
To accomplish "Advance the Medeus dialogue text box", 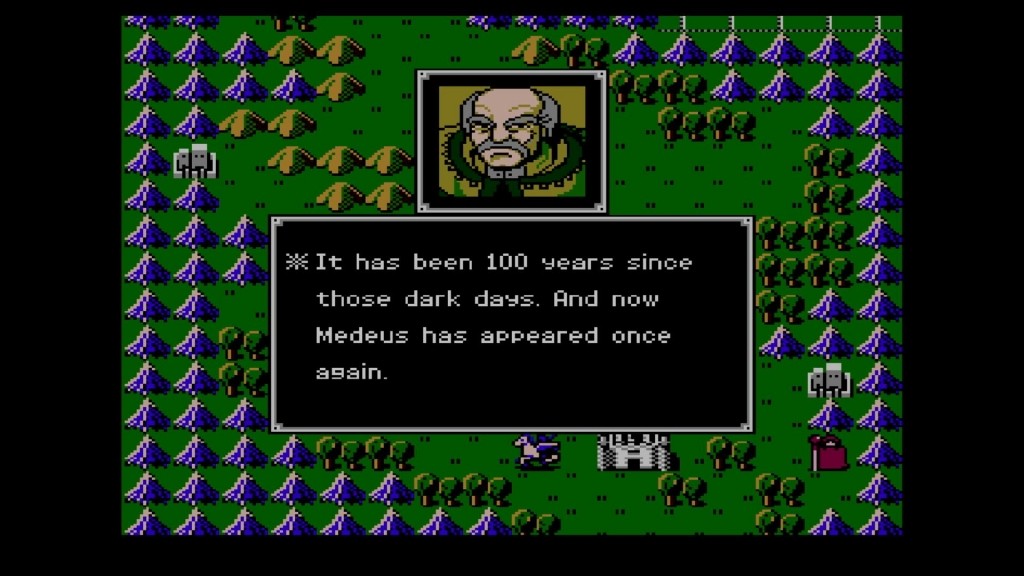I will coord(511,323).
